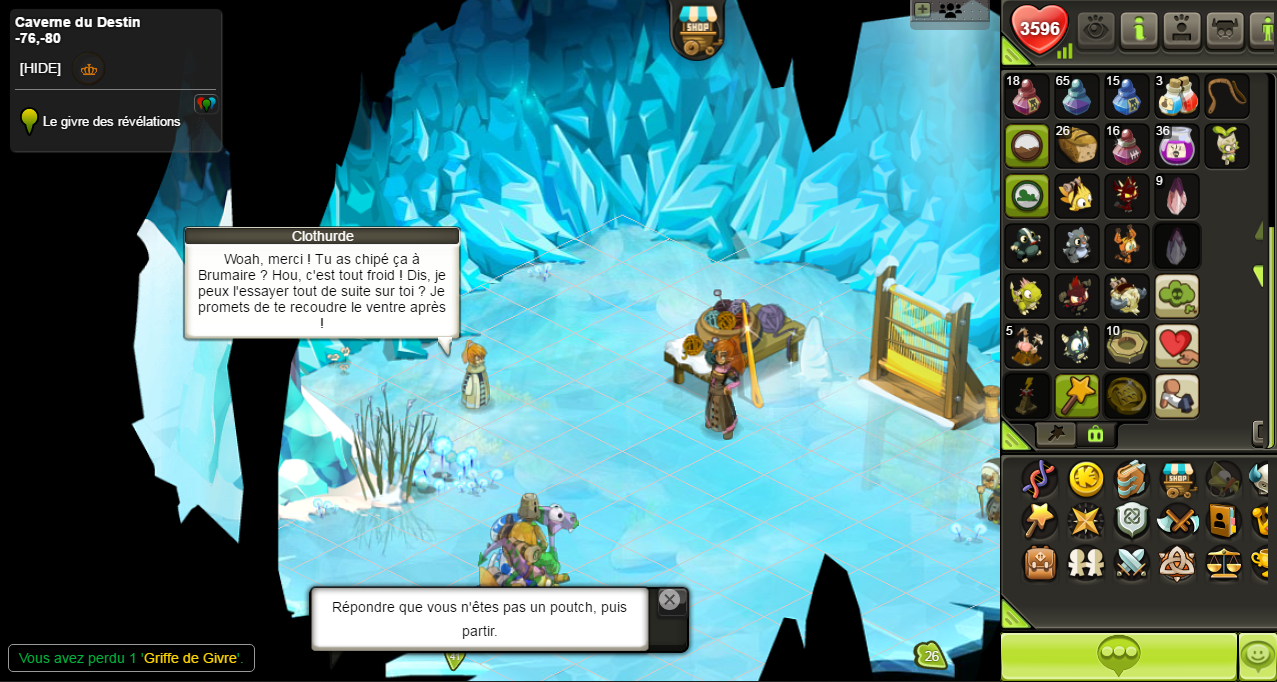Viewport: 1277px width, 682px height.
Task: Click the [HIDE] quest tracker toggle
Action: tap(40, 68)
